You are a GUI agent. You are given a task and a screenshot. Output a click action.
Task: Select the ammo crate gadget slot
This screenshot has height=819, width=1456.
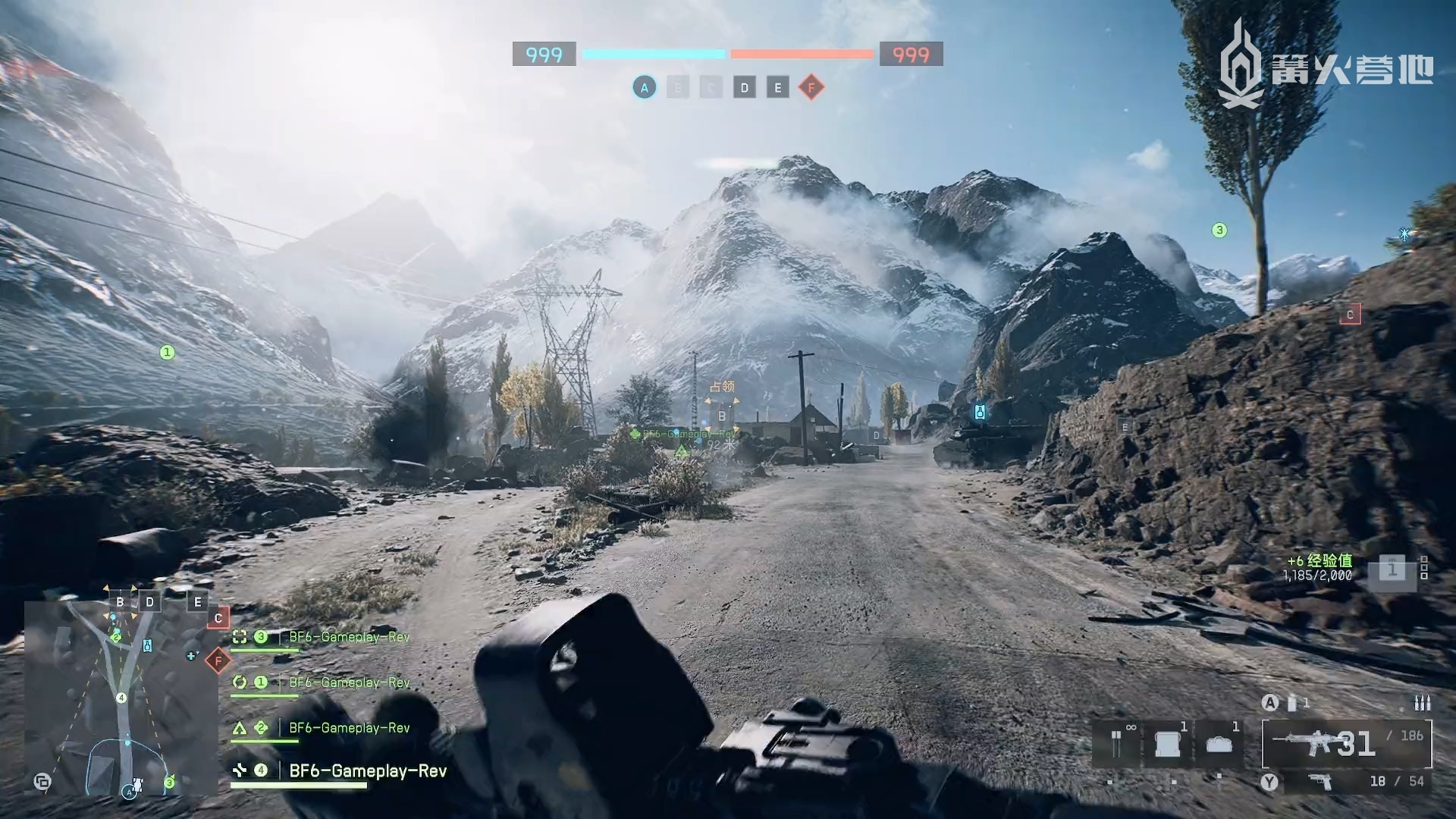pyautogui.click(x=1167, y=744)
